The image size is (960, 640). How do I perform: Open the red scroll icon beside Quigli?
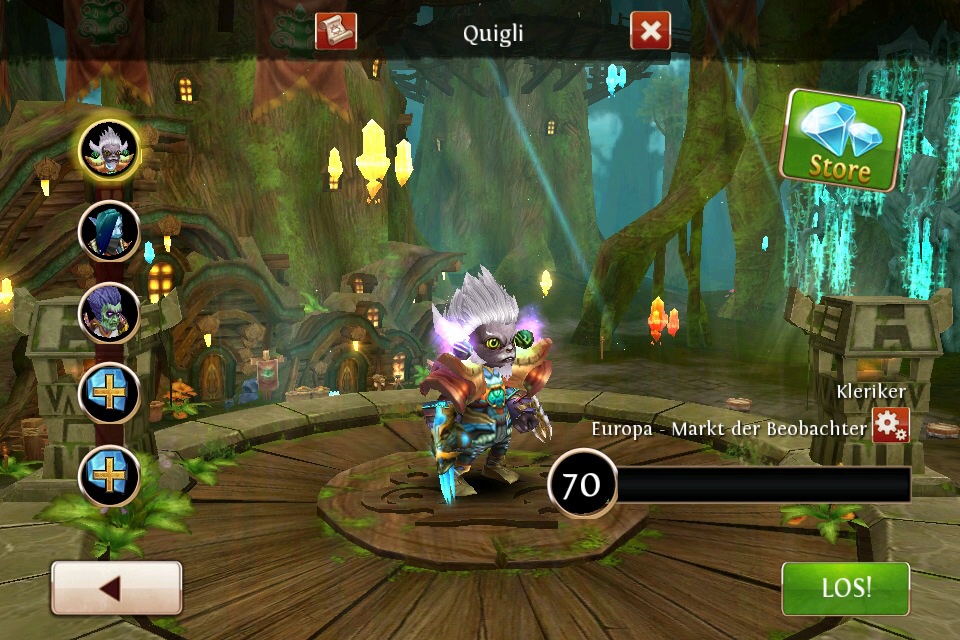(336, 31)
